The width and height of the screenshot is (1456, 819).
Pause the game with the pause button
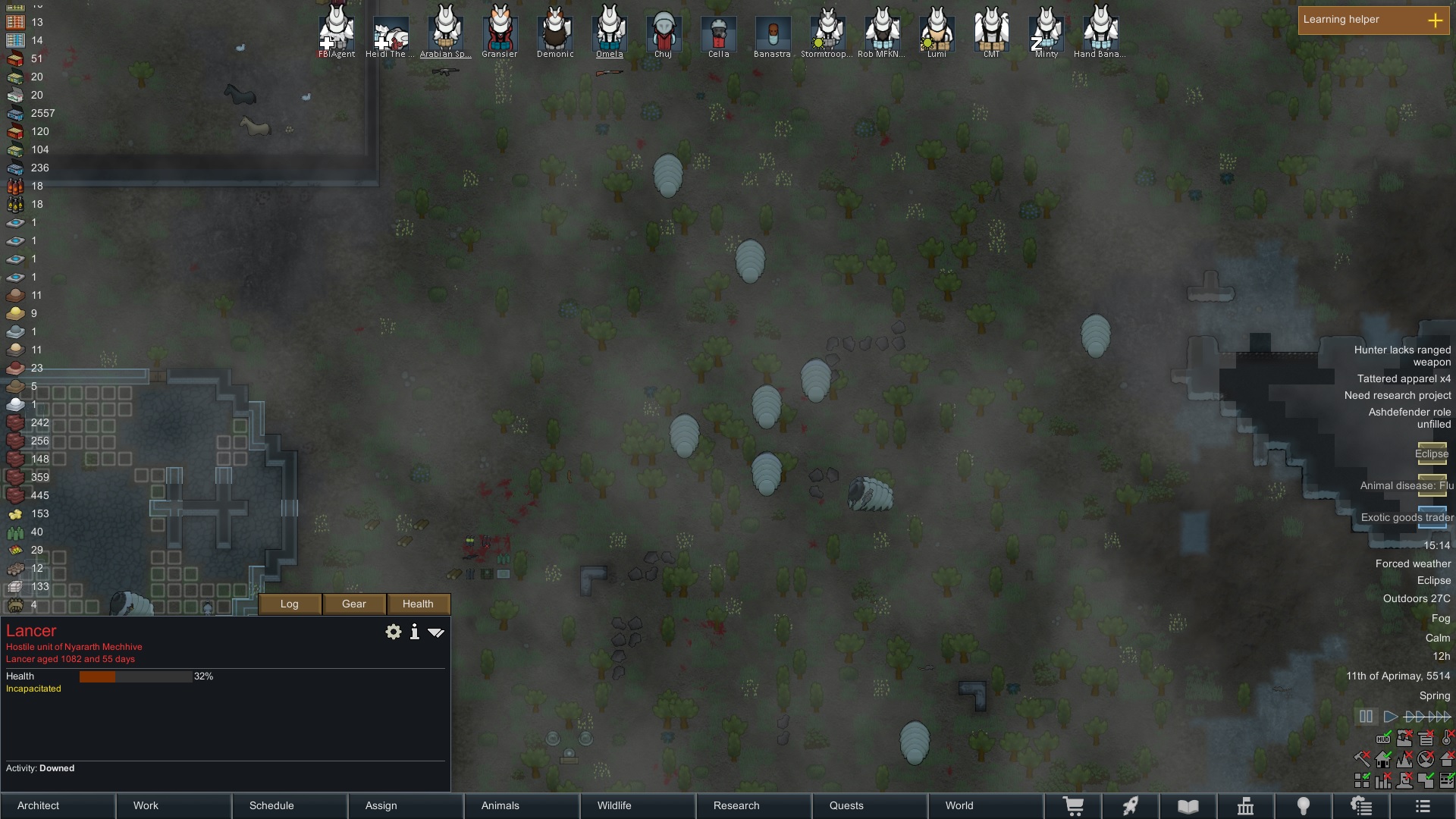pos(1366,716)
